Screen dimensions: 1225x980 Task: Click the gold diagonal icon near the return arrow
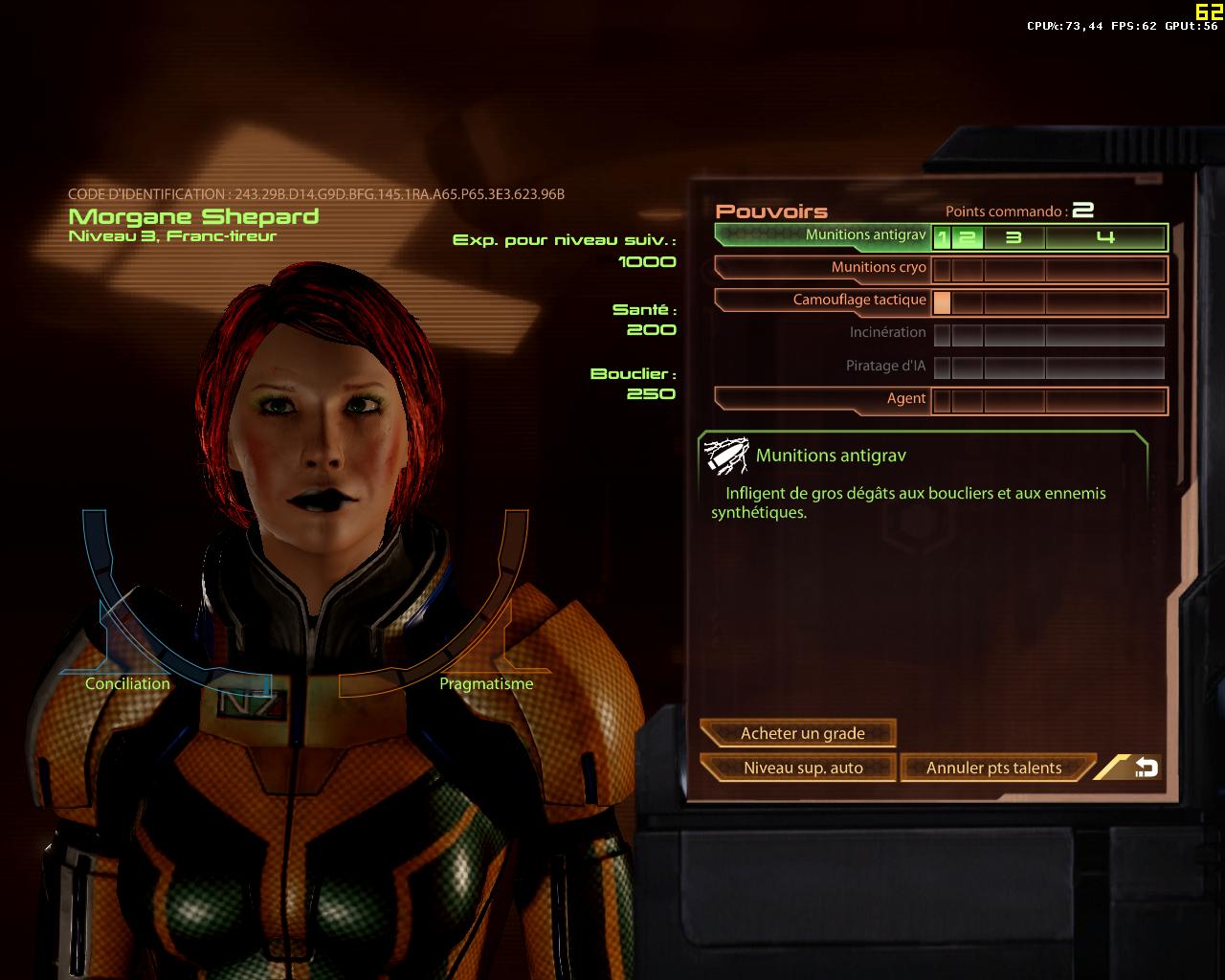[1113, 767]
